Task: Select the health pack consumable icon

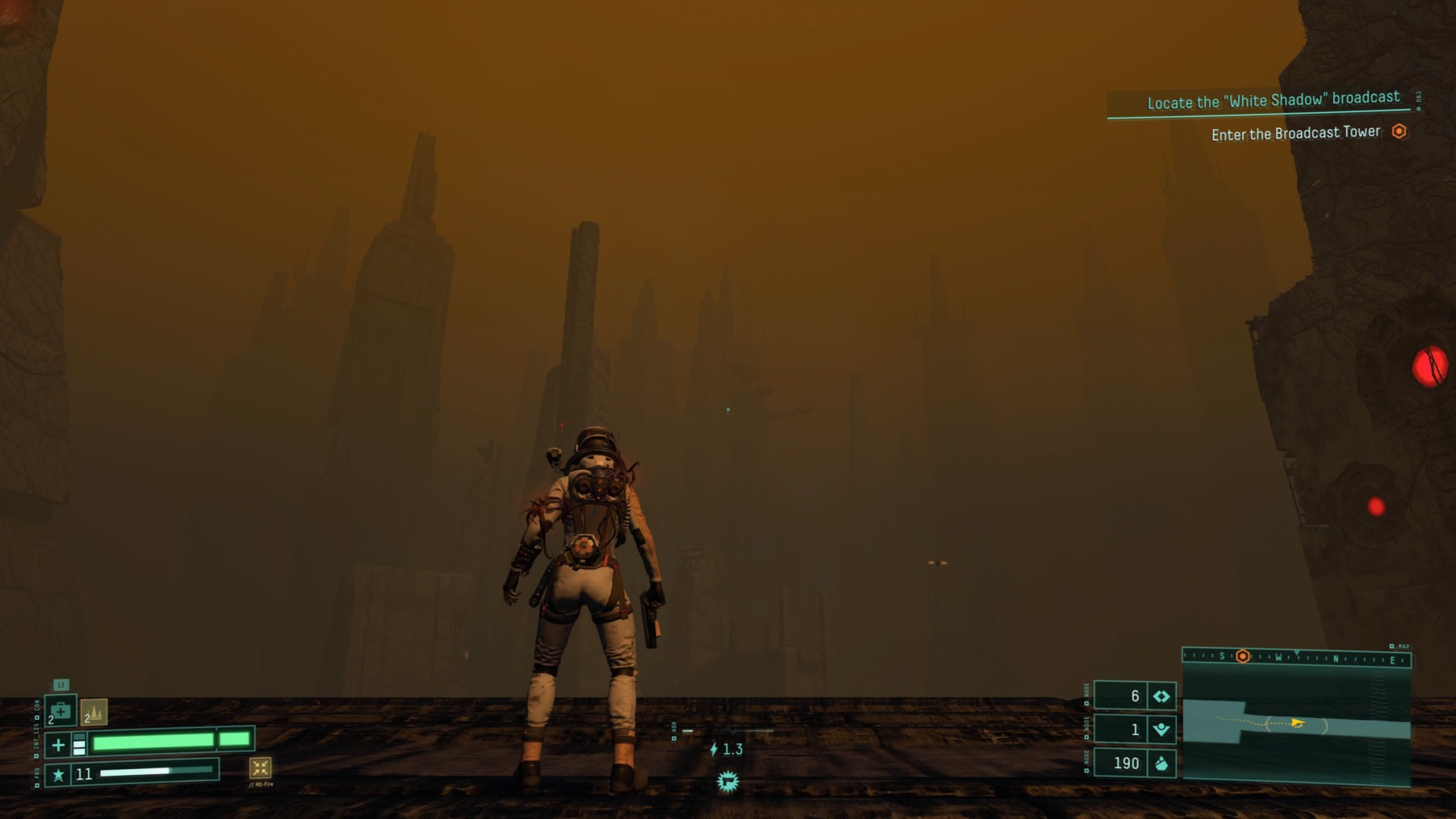Action: pyautogui.click(x=60, y=710)
